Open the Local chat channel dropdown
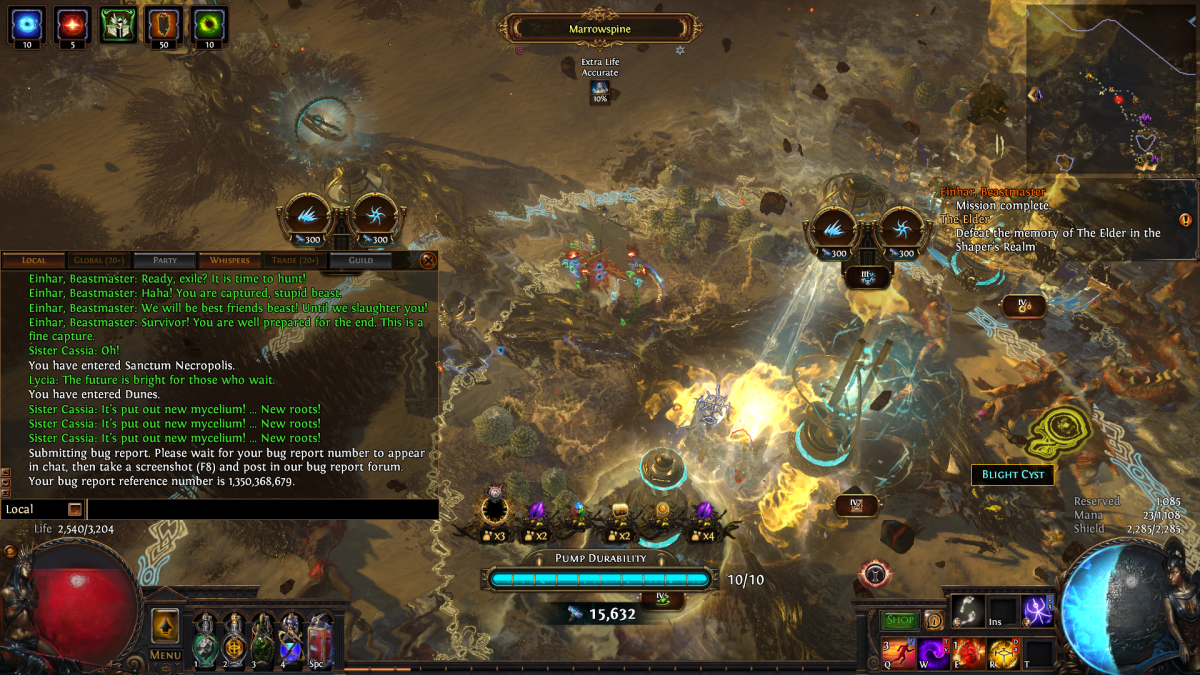 click(74, 509)
